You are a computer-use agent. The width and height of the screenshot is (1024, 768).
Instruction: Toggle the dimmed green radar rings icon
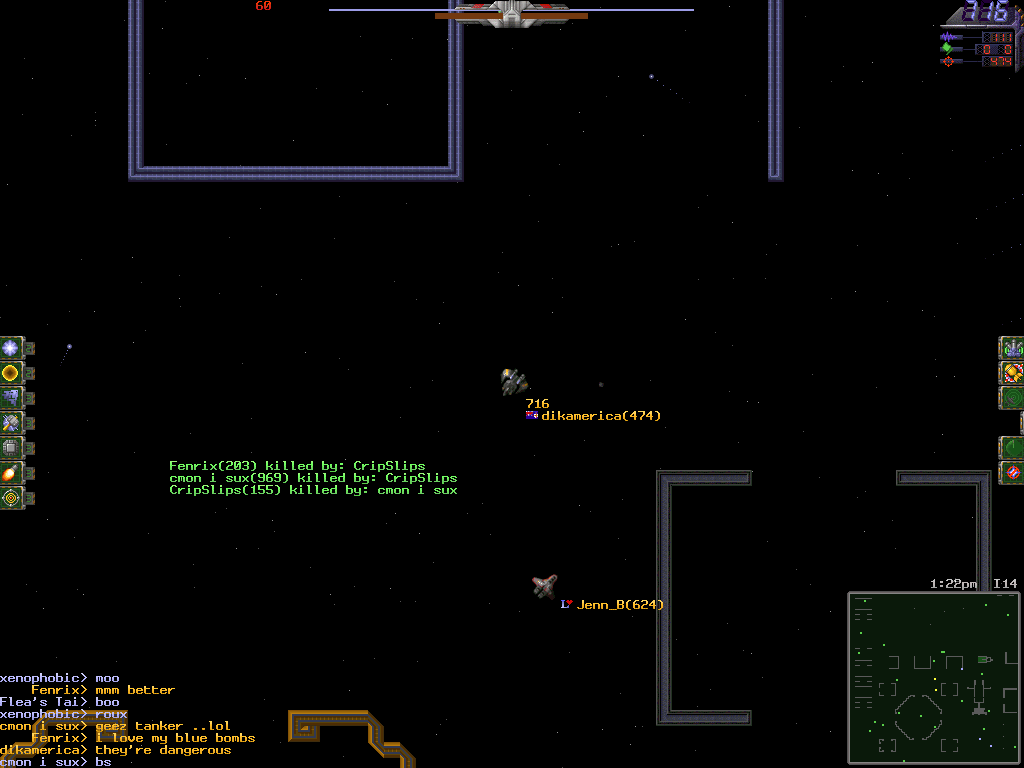[1012, 398]
